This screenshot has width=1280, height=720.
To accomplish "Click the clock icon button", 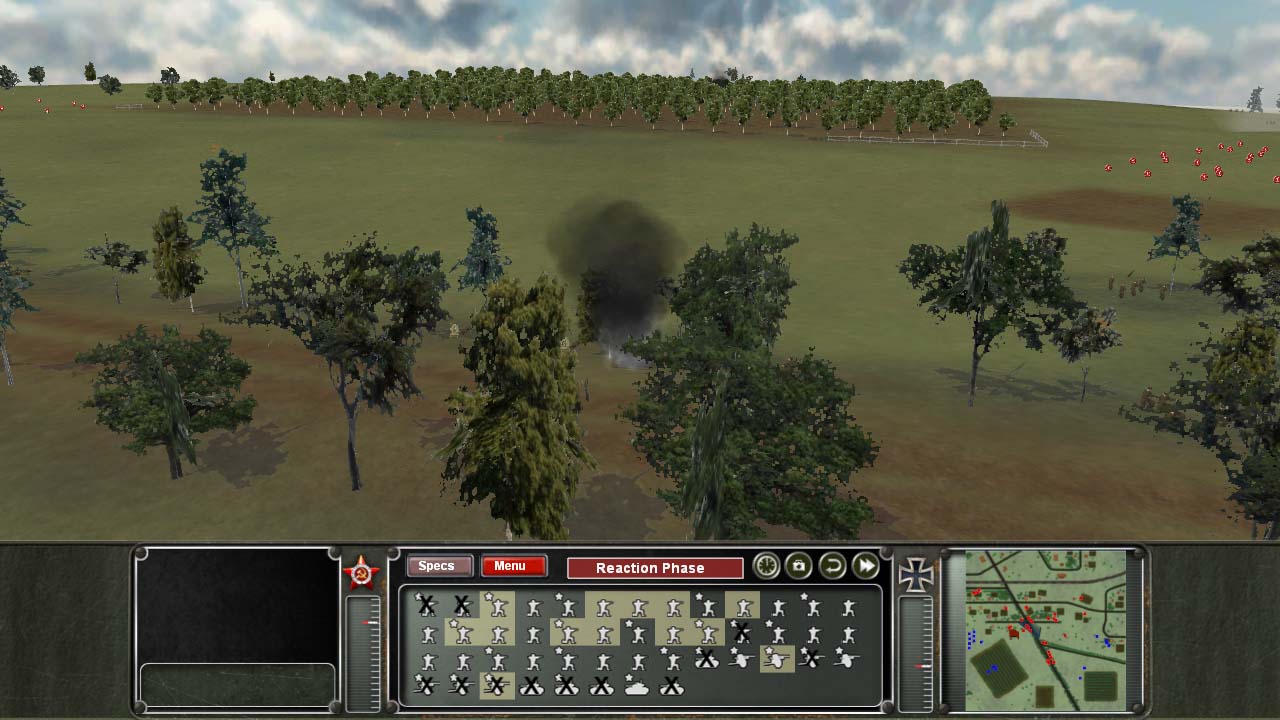I will click(x=766, y=566).
